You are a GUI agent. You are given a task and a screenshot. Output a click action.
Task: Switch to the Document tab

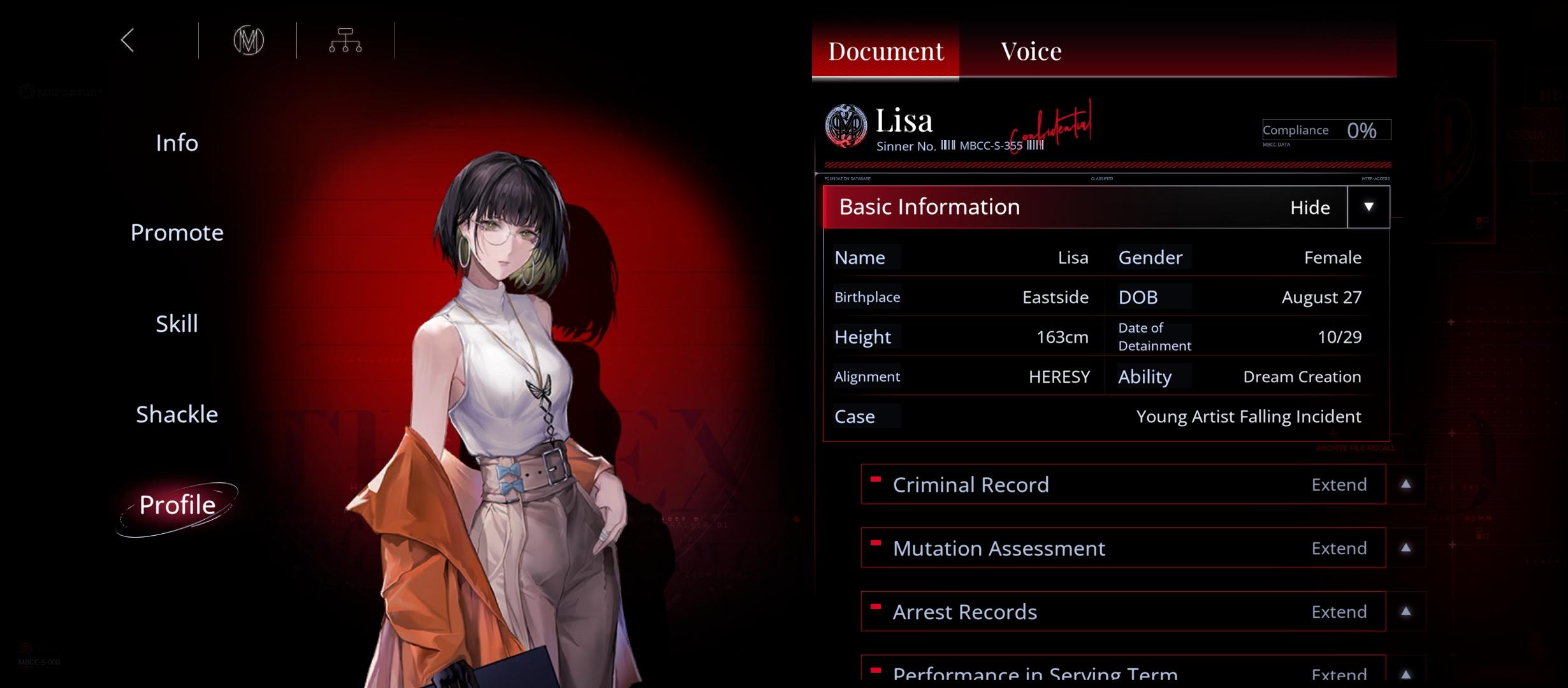885,51
